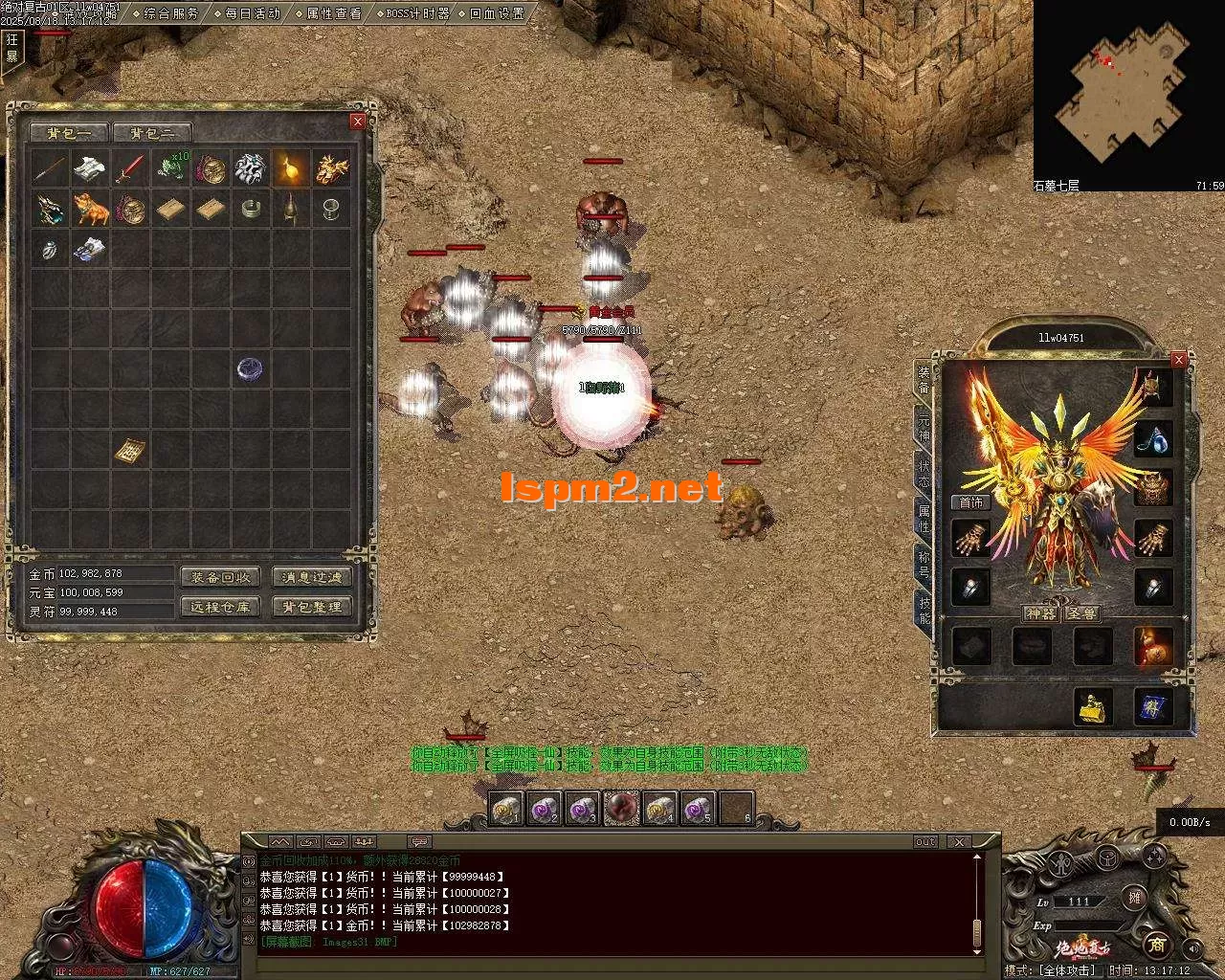Switch to the 属性 attributes tab
Image resolution: width=1225 pixels, height=980 pixels.
point(924,520)
